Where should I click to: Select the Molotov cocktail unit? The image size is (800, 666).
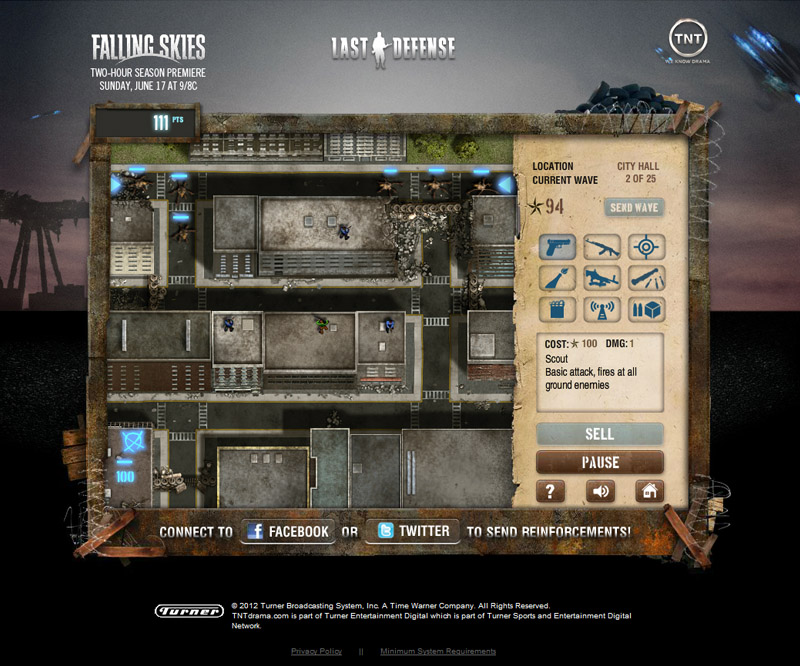pyautogui.click(x=556, y=278)
